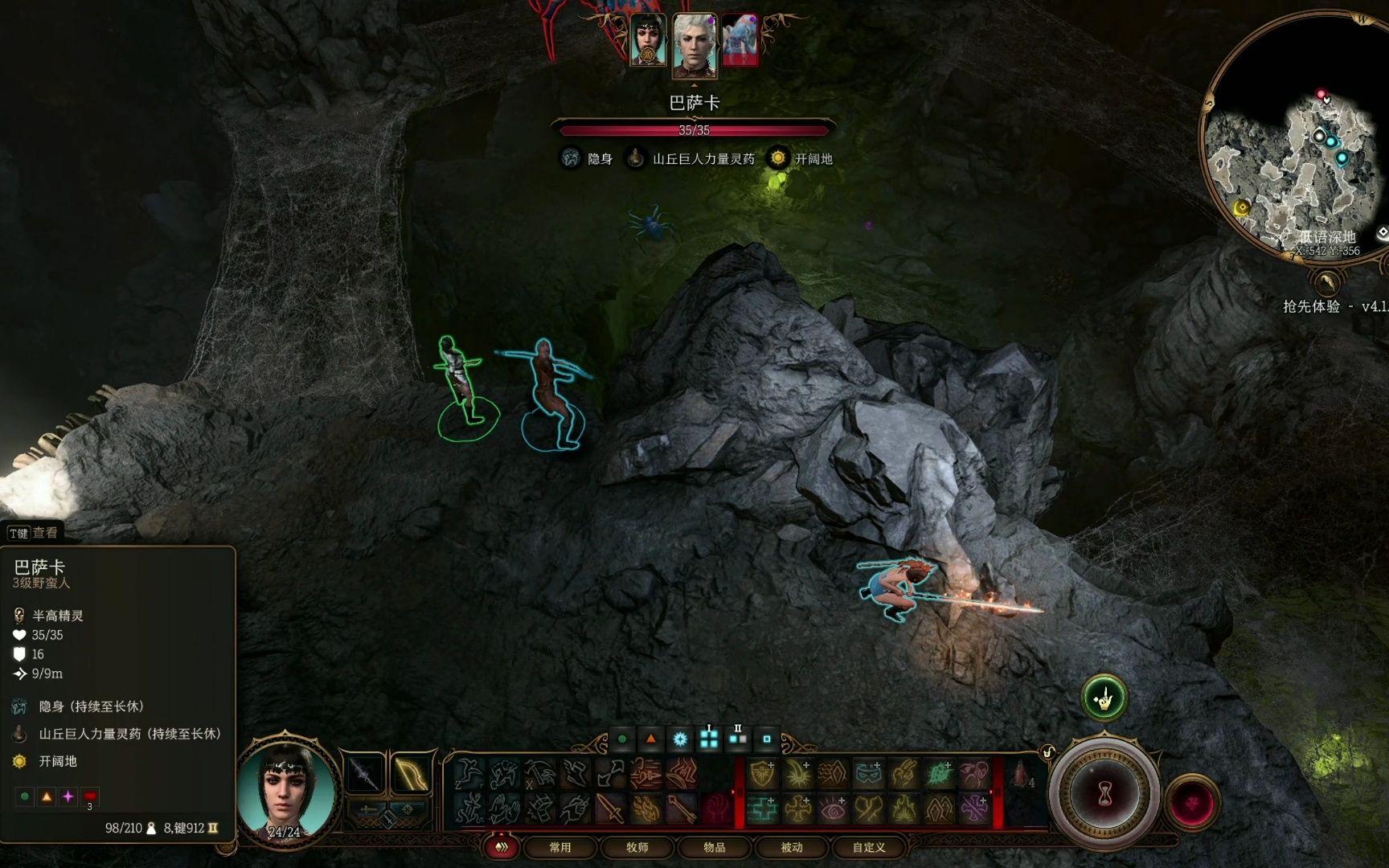Switch to the 常用 hotbar tab
The image size is (1389, 868).
click(x=560, y=847)
